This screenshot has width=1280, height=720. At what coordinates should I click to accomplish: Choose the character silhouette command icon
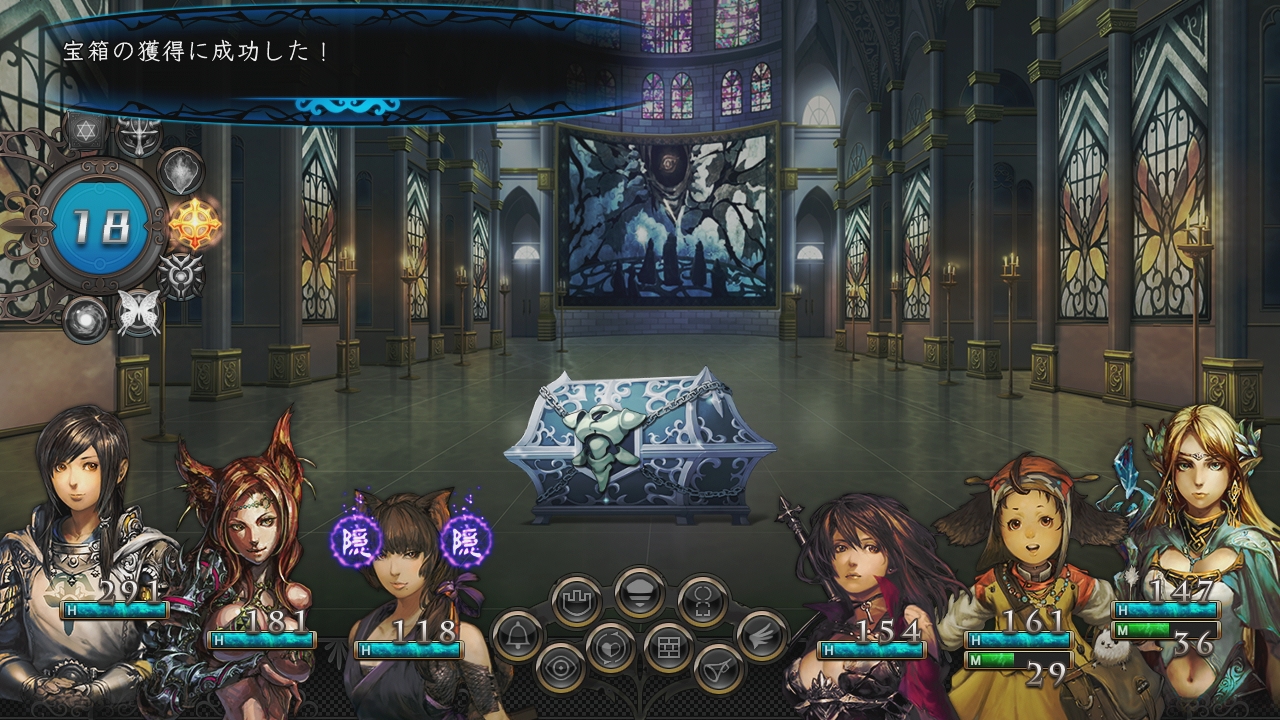click(702, 601)
